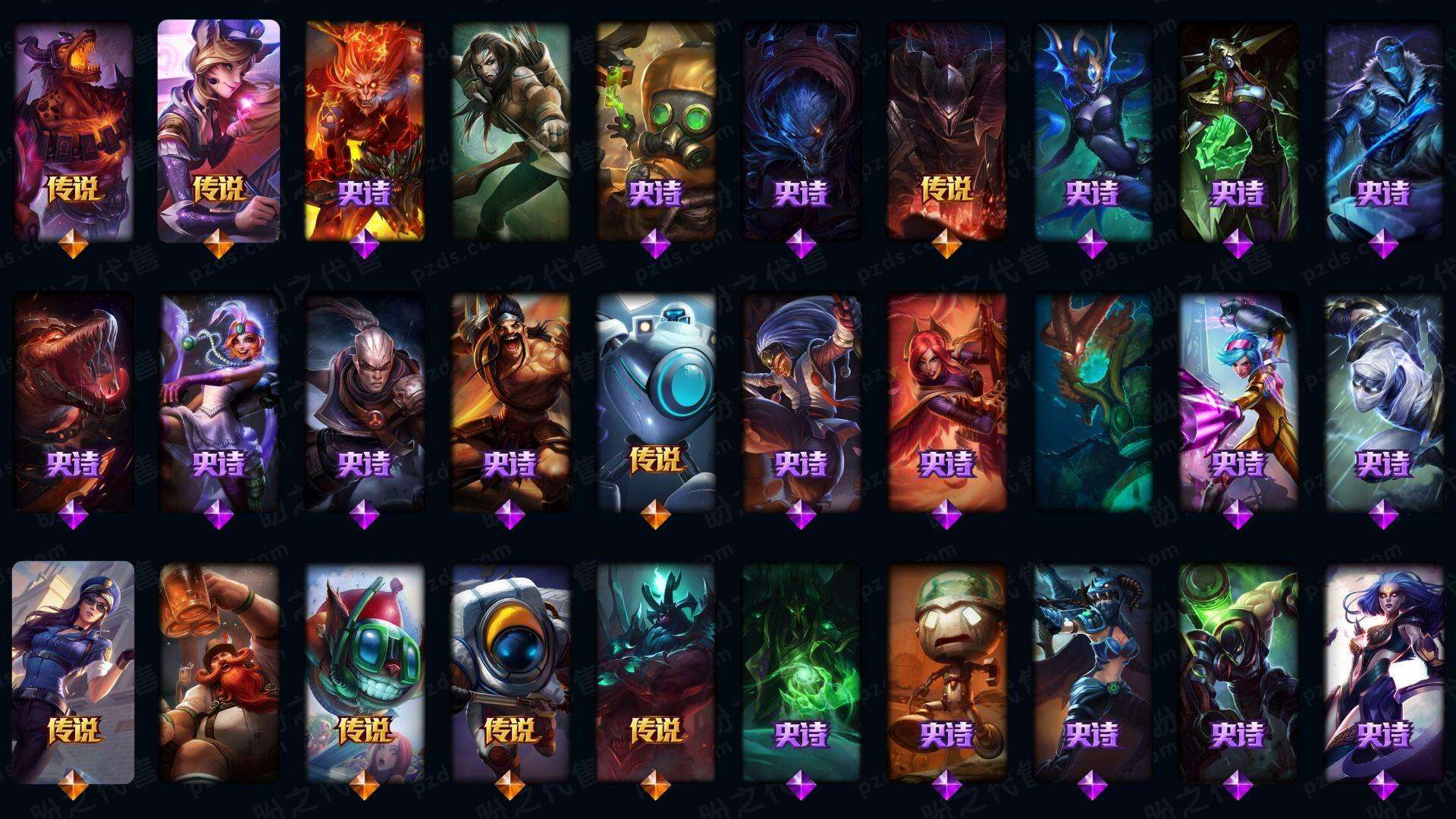The image size is (1456, 819).
Task: Choose the white and blue robot card
Action: (x=656, y=402)
